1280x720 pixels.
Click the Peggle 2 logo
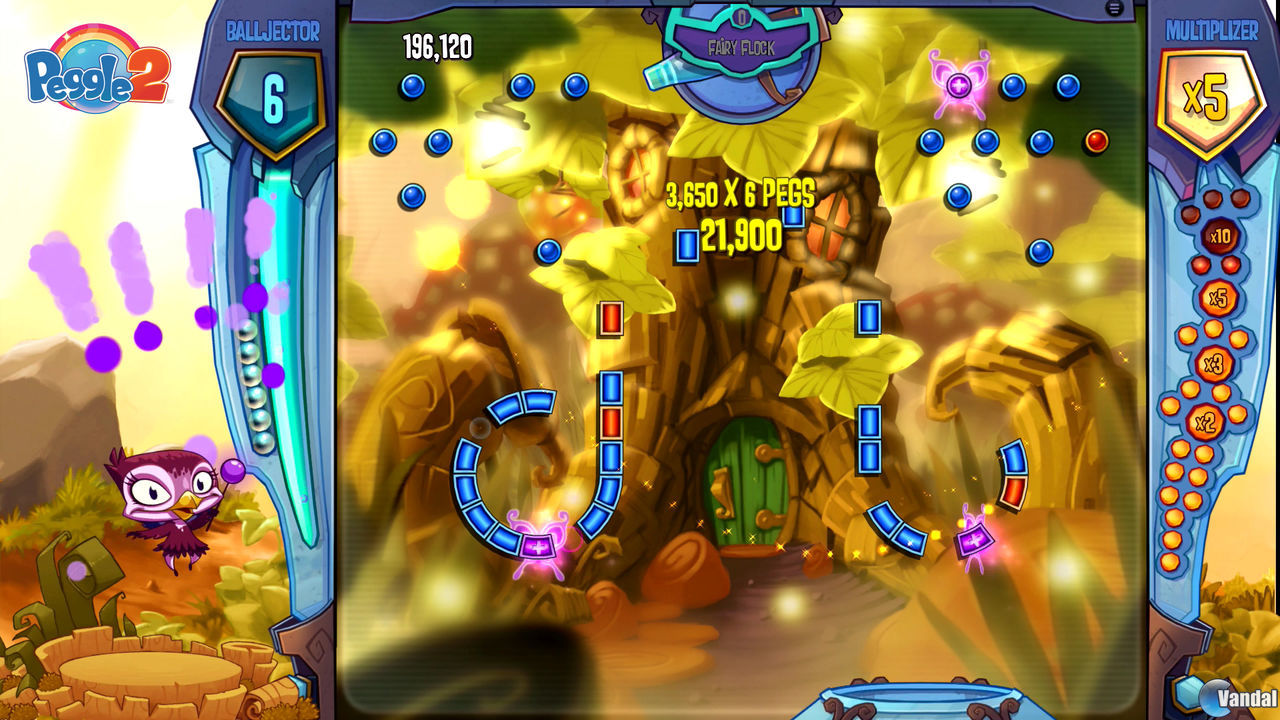(95, 72)
